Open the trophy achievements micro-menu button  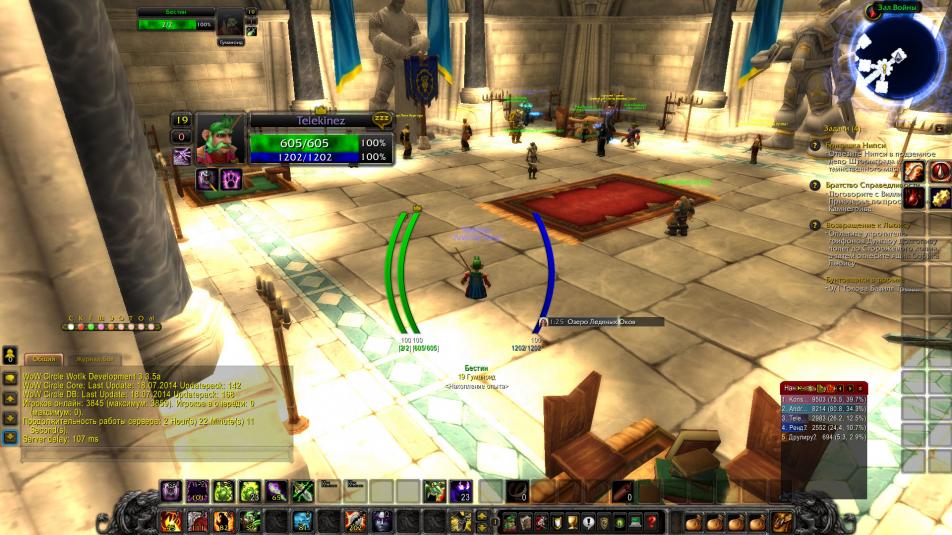point(572,521)
